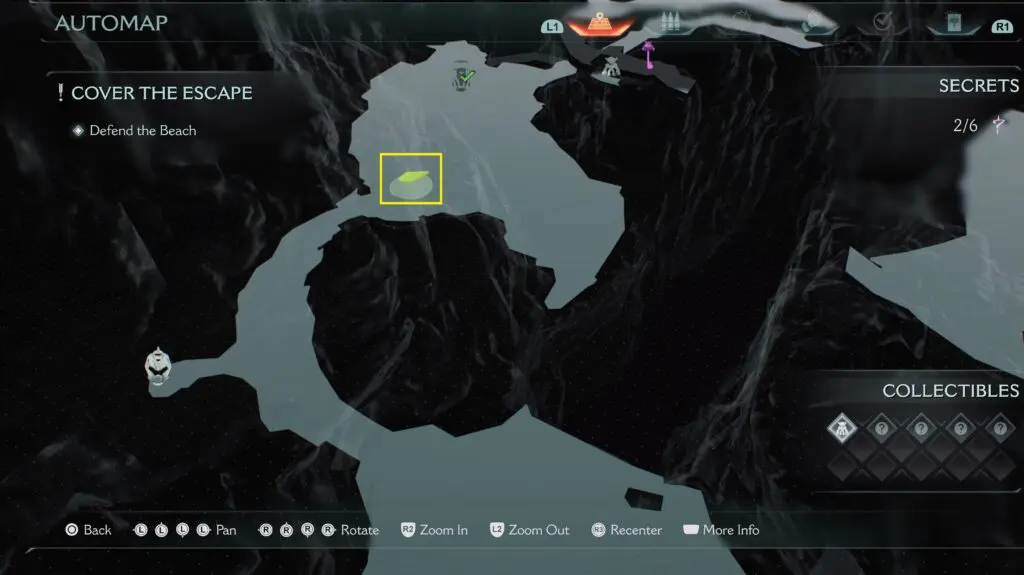This screenshot has height=575, width=1024.
Task: Click the toy figure marker beside the purple key
Action: pyautogui.click(x=610, y=66)
